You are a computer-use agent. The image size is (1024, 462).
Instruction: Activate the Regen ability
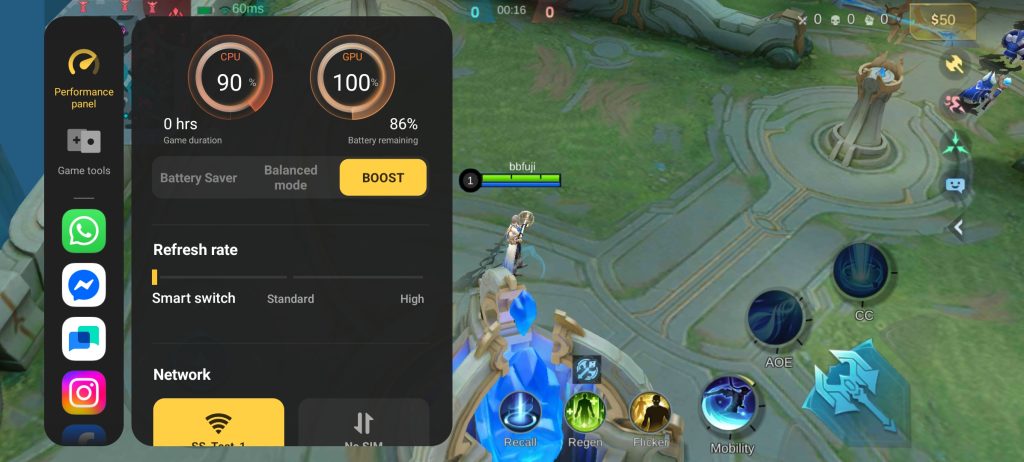[x=585, y=412]
